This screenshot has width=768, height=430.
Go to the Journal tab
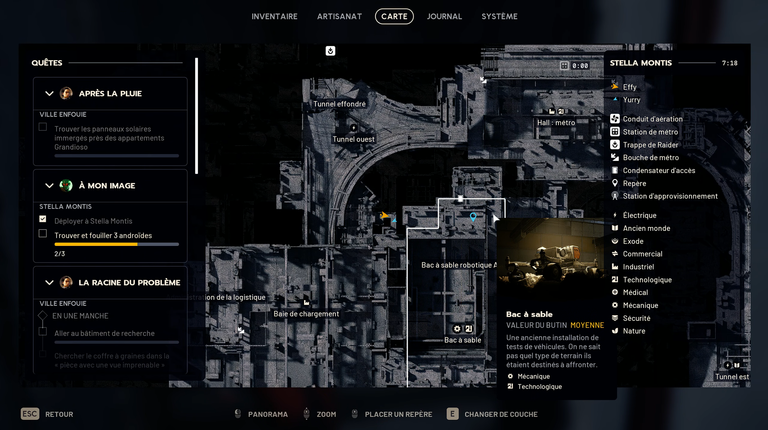pyautogui.click(x=444, y=17)
